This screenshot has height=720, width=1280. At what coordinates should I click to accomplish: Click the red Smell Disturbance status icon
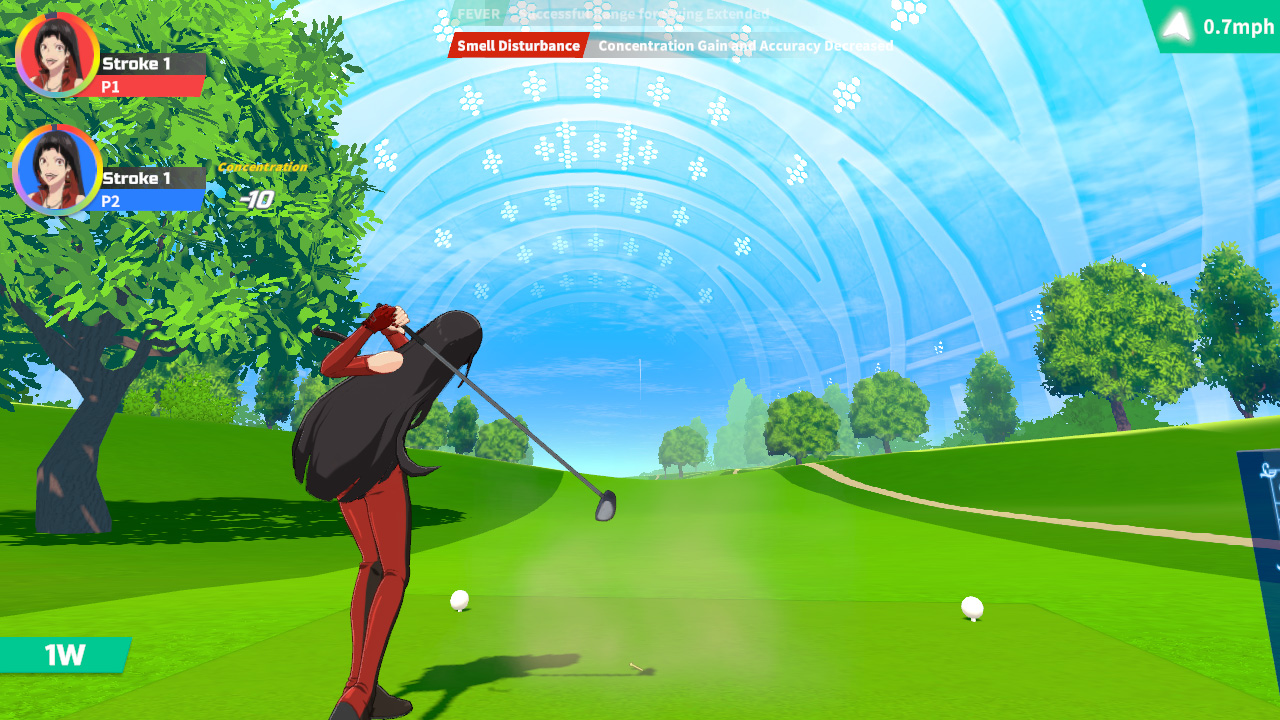pos(520,45)
